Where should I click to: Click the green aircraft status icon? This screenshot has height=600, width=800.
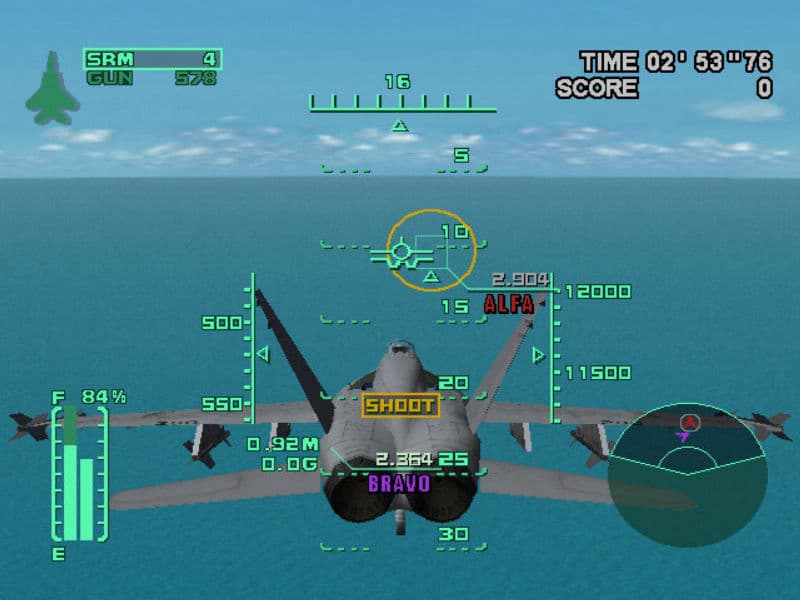(x=47, y=88)
